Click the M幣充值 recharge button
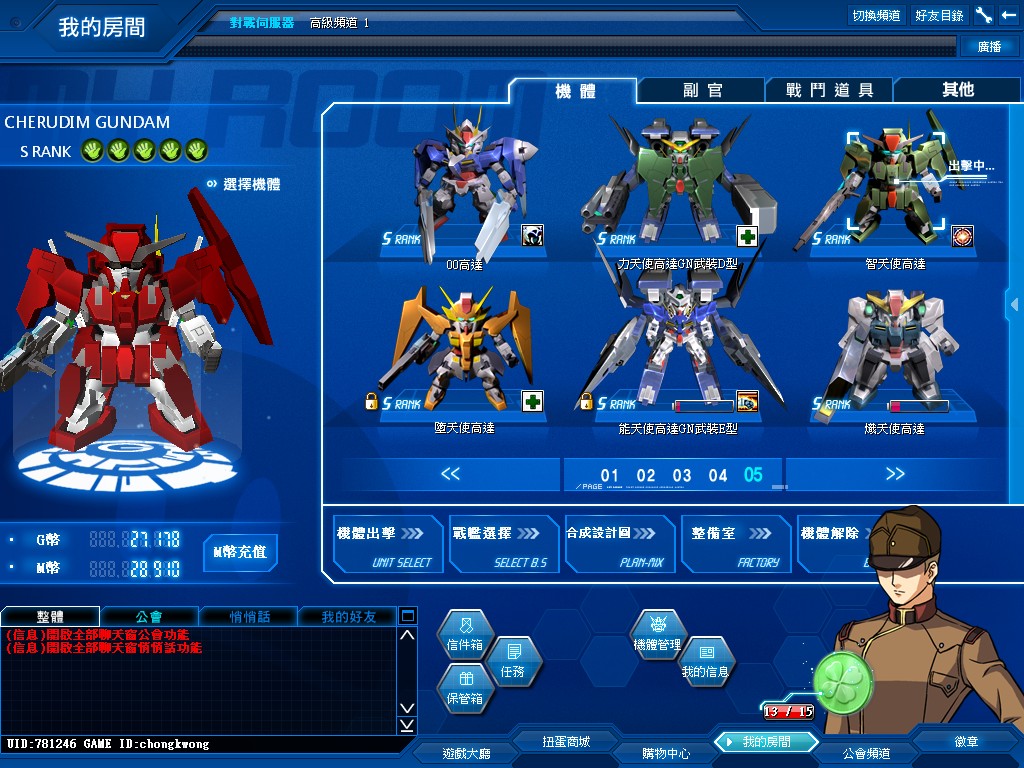 (x=240, y=552)
